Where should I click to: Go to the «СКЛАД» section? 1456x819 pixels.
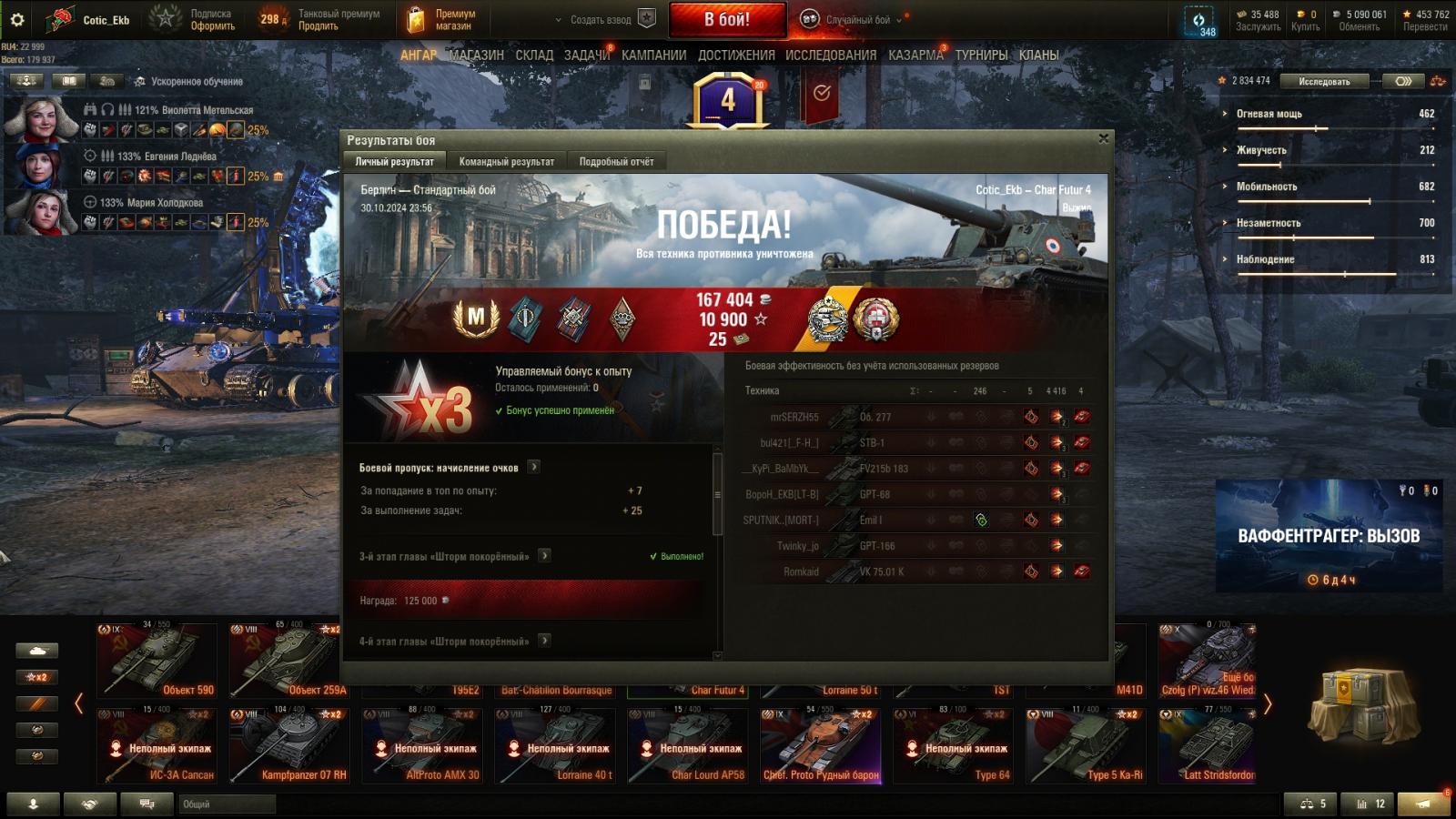click(x=534, y=55)
